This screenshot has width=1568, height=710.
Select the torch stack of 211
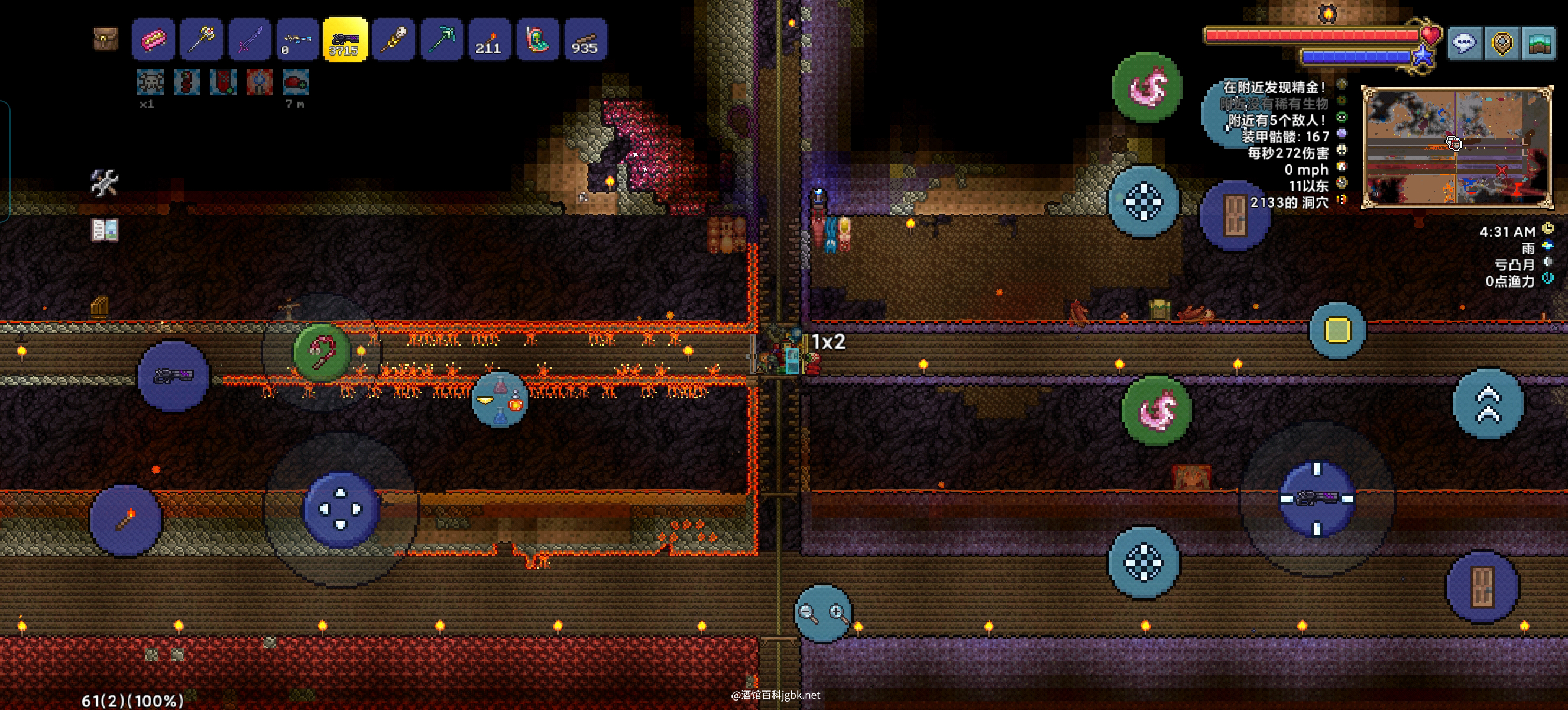point(489,40)
